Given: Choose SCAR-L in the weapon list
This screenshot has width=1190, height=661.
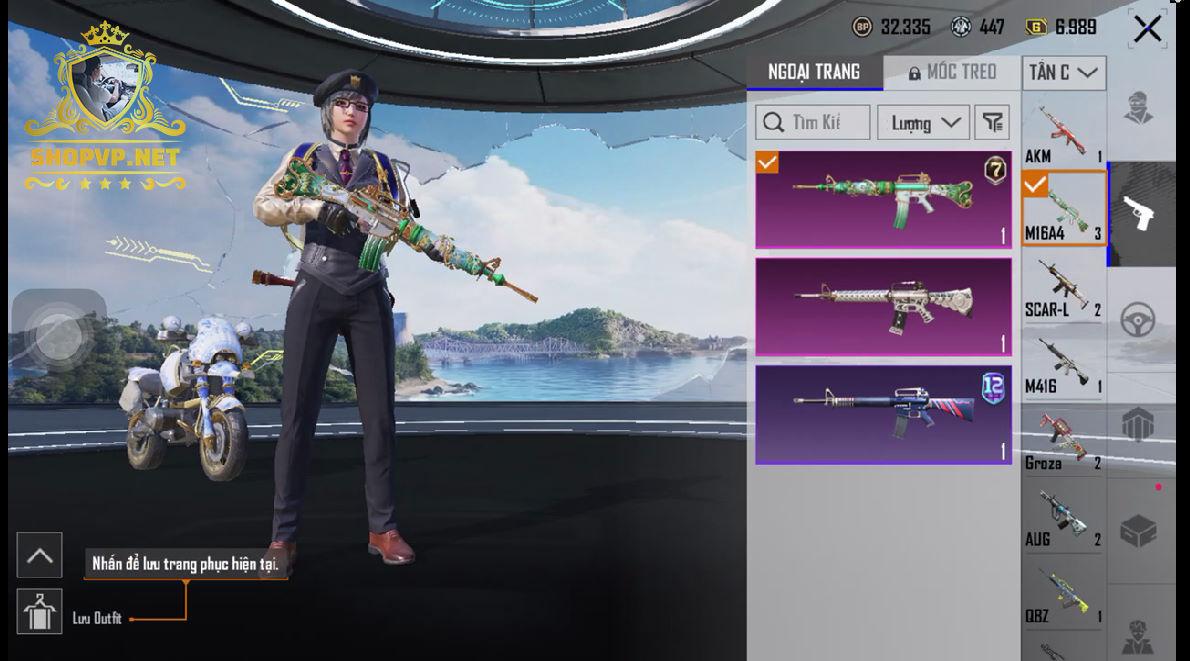Looking at the screenshot, I should [x=1063, y=287].
